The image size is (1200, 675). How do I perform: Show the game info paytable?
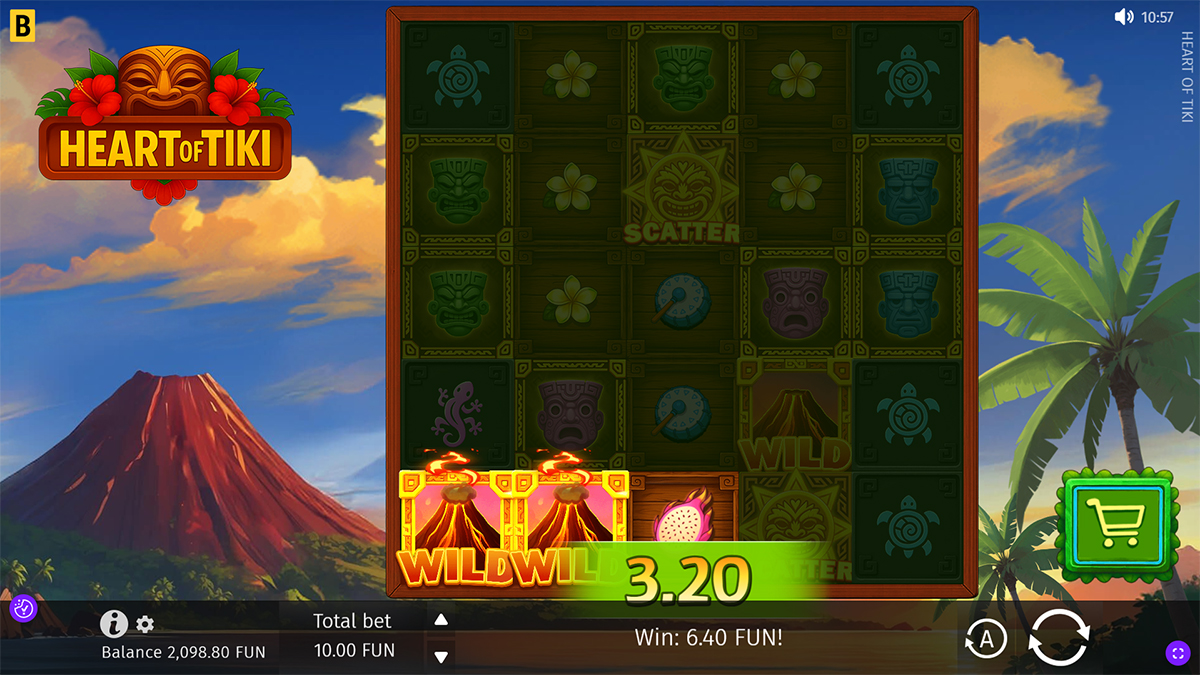click(x=114, y=625)
